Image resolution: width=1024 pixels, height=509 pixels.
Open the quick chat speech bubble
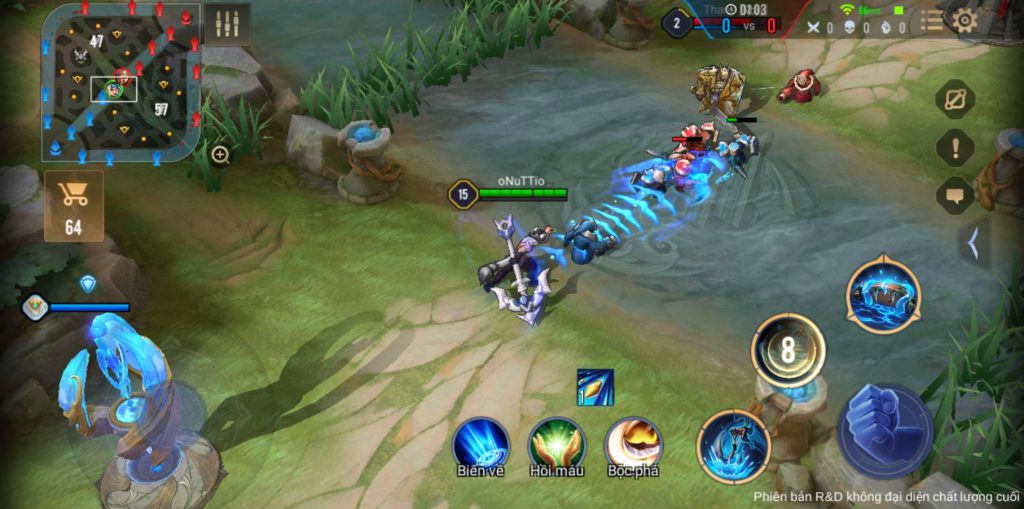coord(955,195)
